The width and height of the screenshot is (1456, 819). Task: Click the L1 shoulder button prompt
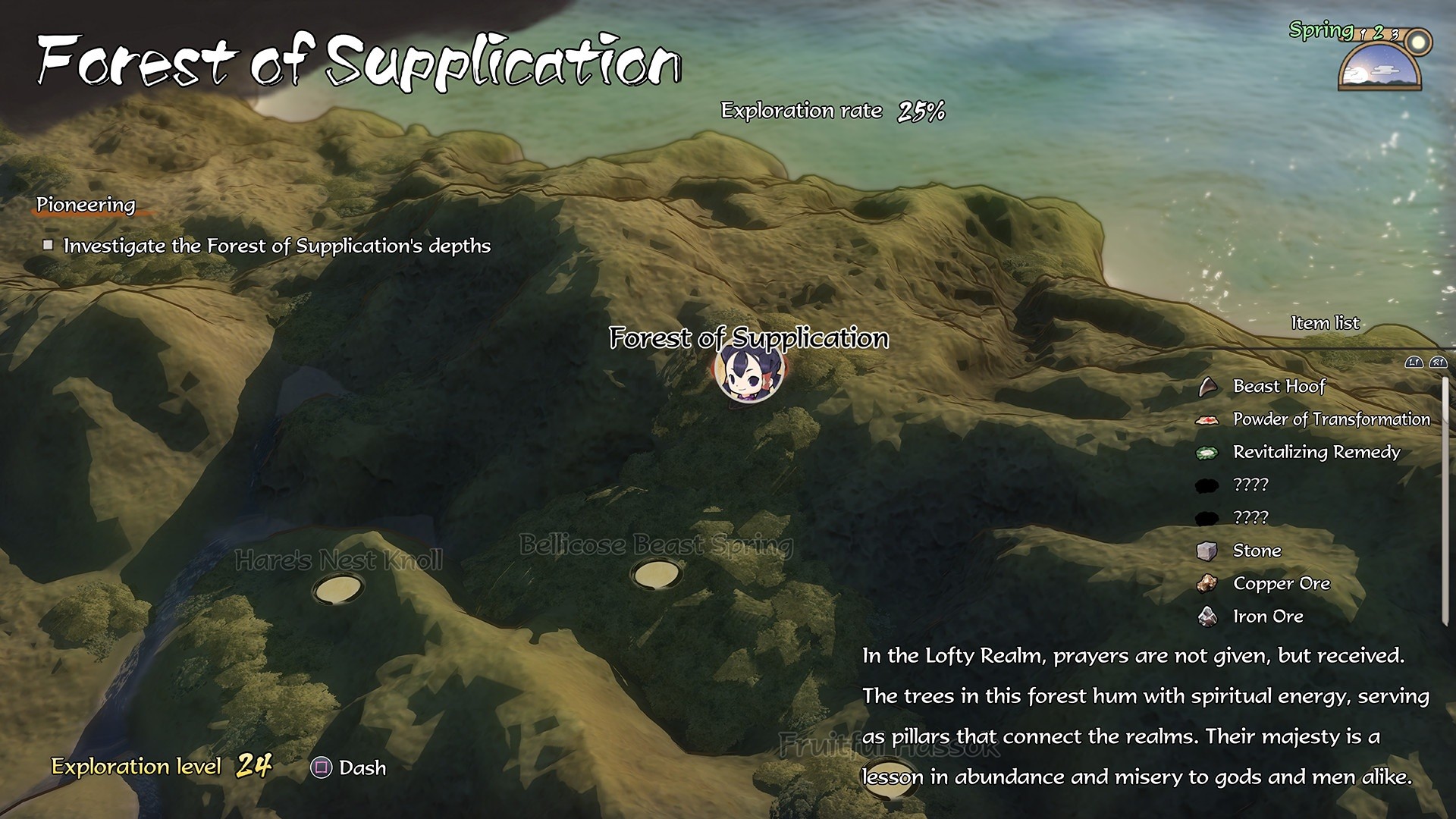1414,363
